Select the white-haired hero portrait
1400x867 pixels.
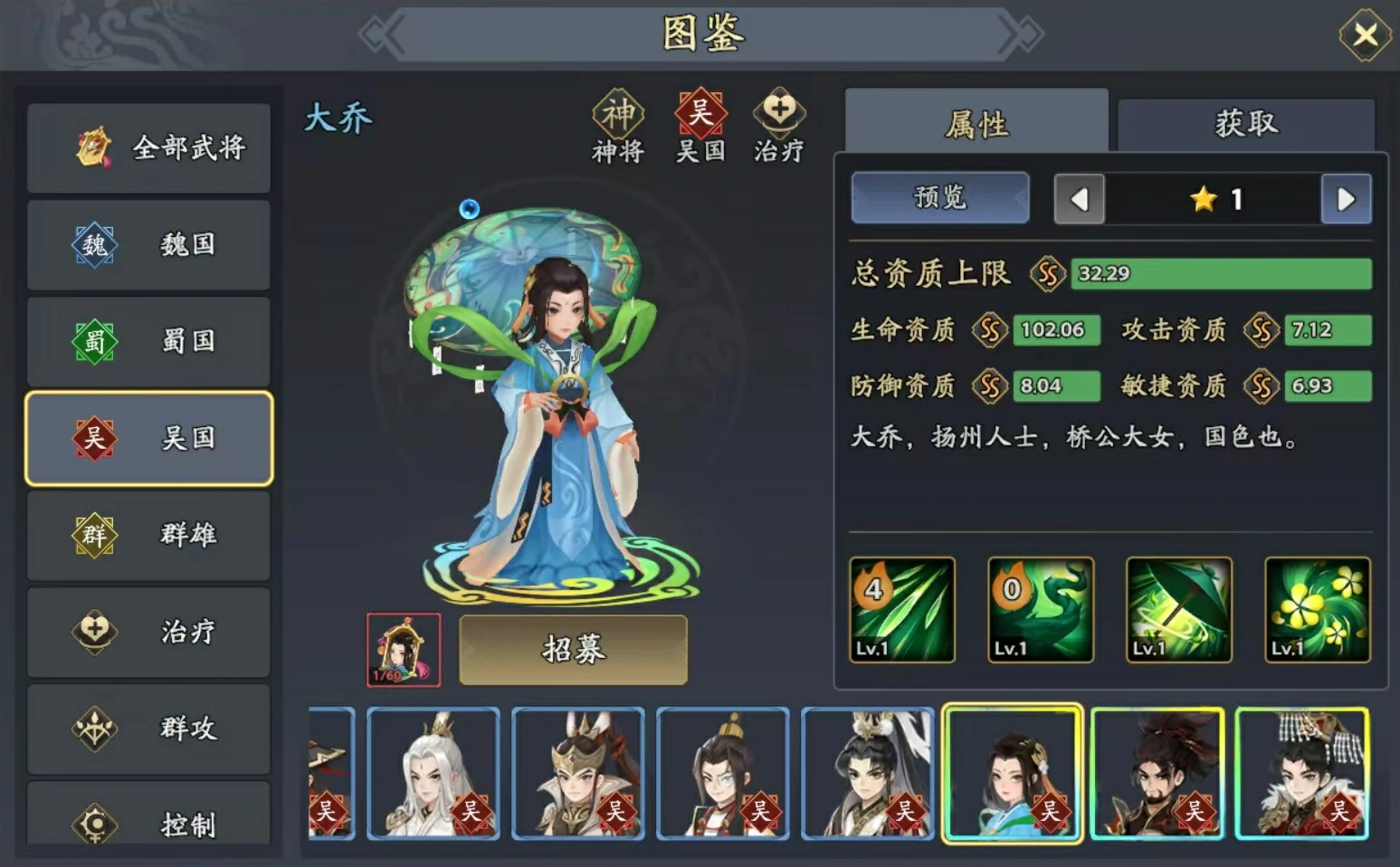(433, 774)
